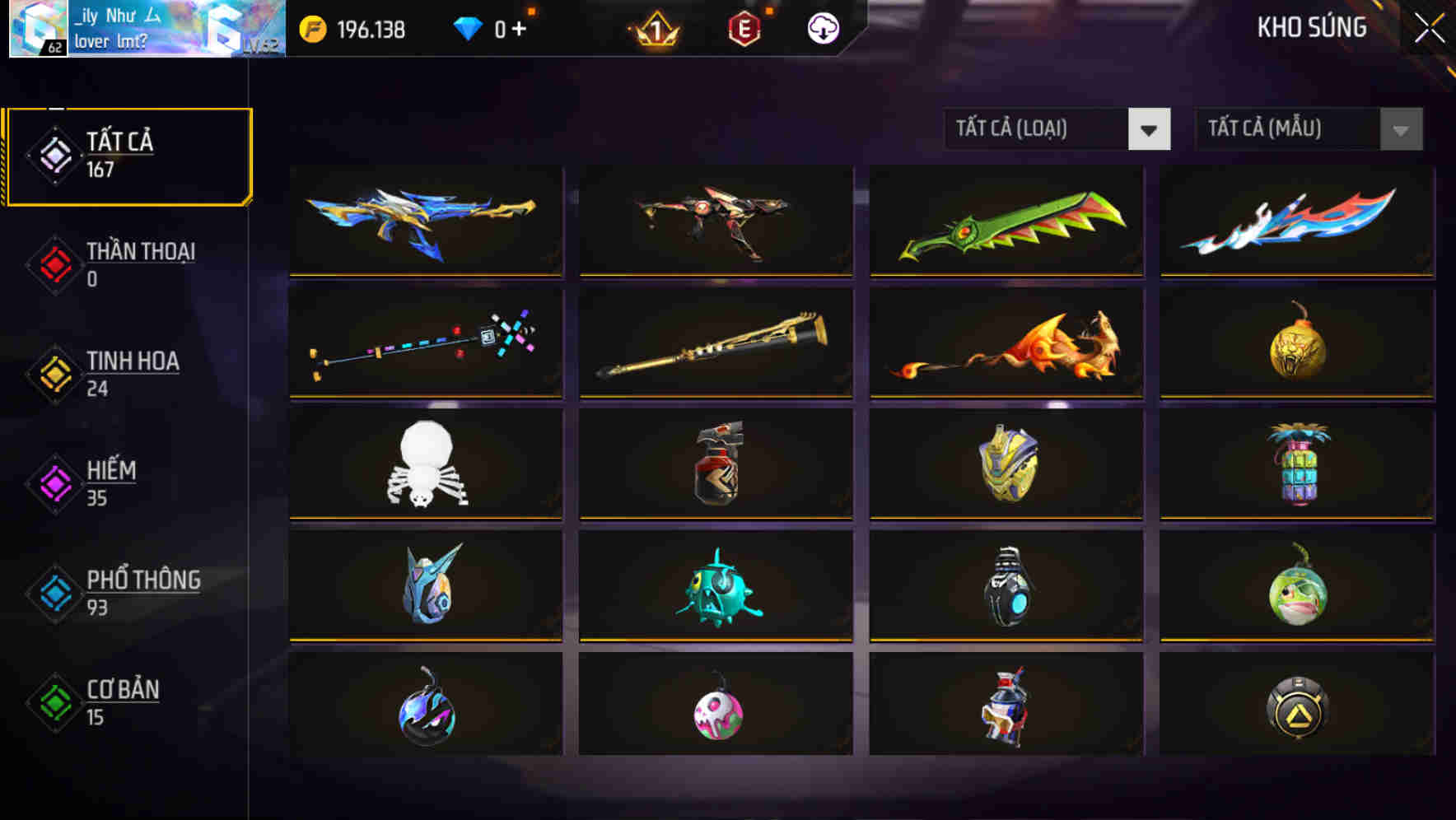Click the THẦN THOẠI red rarity icon
The width and height of the screenshot is (1456, 820).
click(x=53, y=265)
